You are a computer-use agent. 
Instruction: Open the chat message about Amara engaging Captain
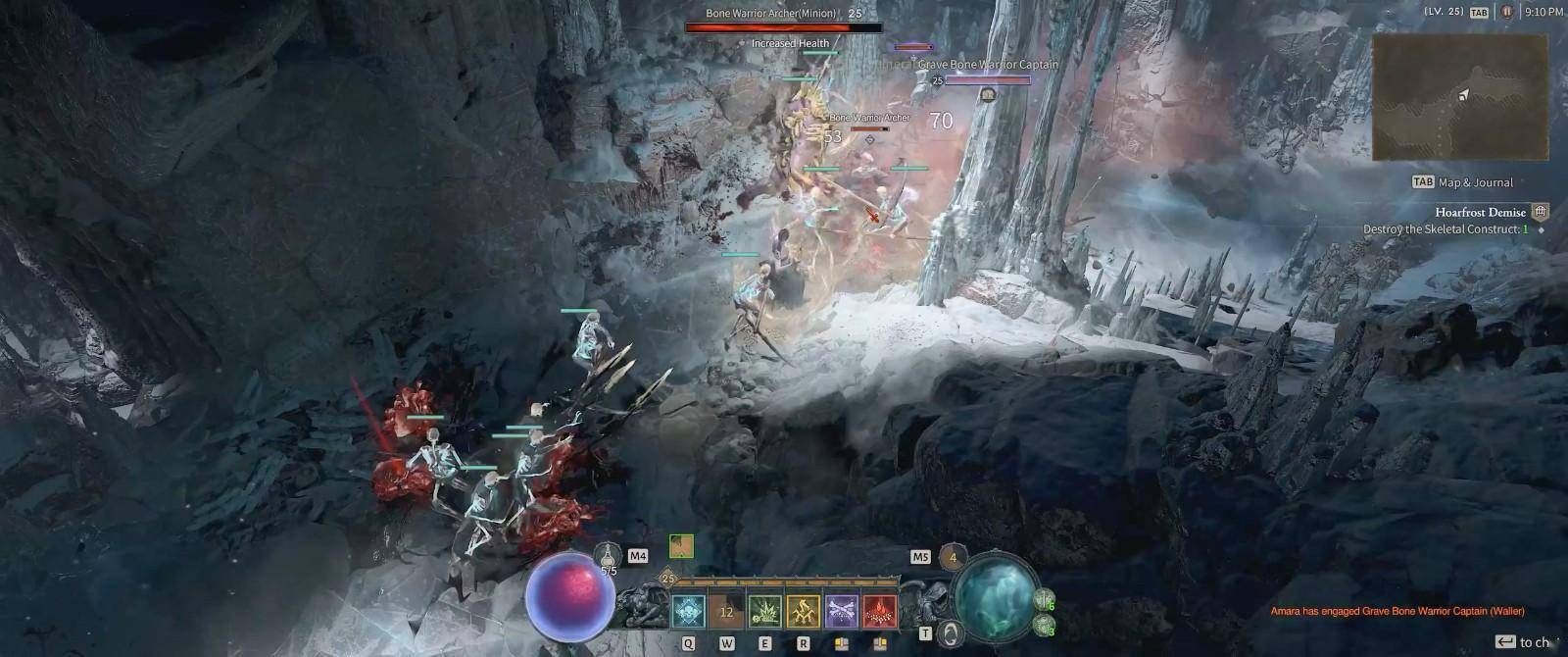click(x=1396, y=611)
